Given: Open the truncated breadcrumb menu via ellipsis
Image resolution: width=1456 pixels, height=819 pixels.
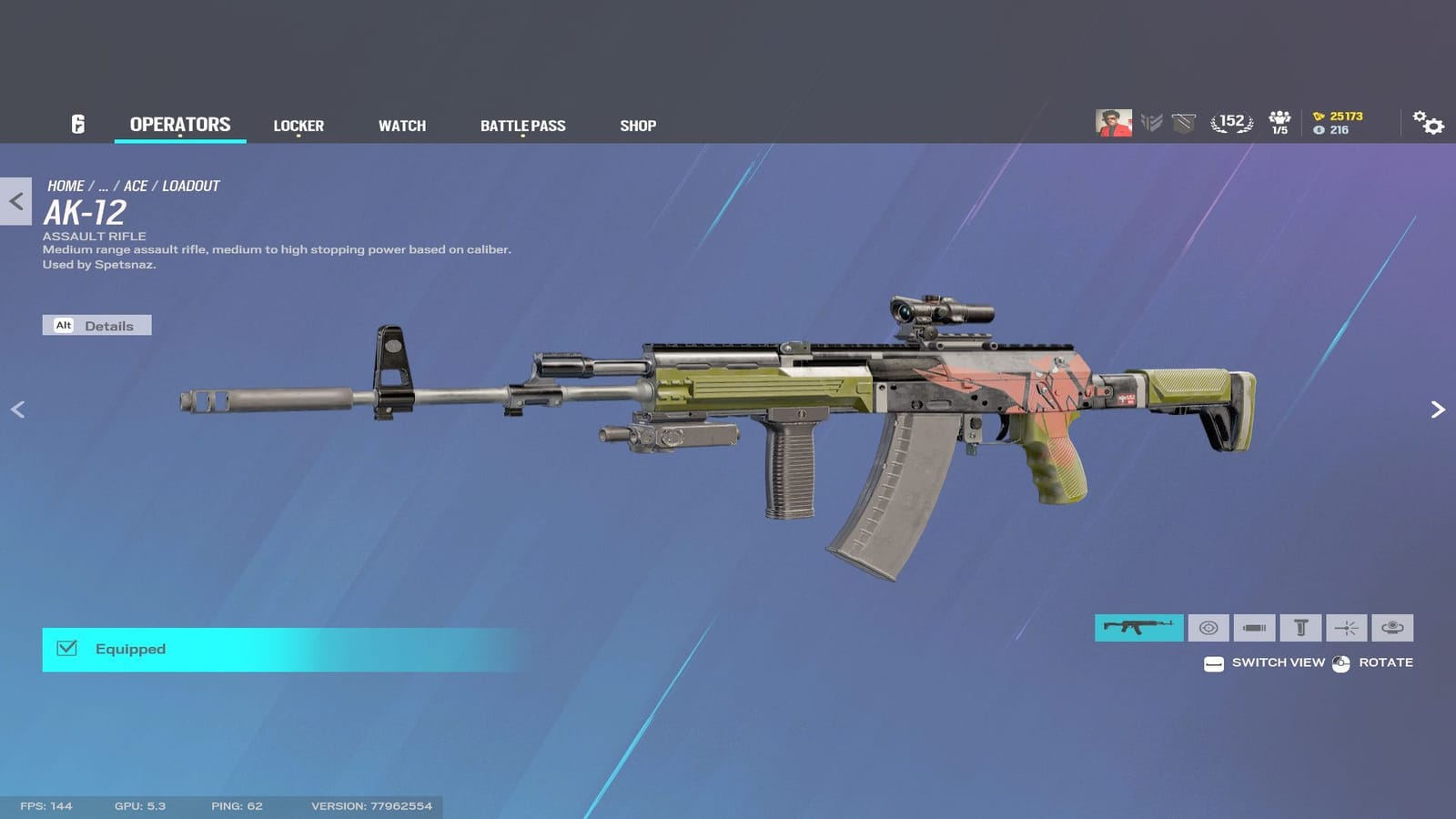Looking at the screenshot, I should tap(103, 185).
